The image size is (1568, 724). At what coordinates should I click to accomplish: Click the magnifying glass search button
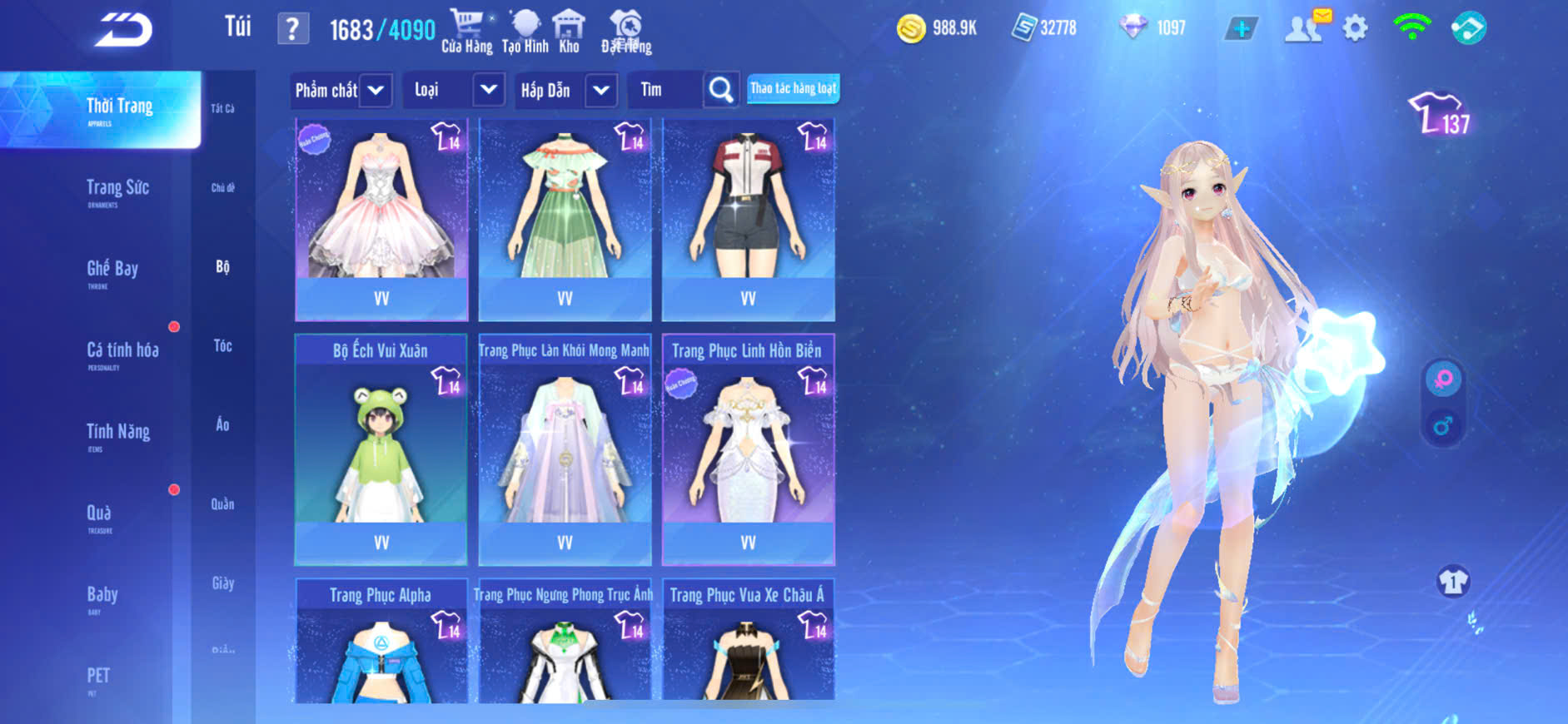(721, 90)
